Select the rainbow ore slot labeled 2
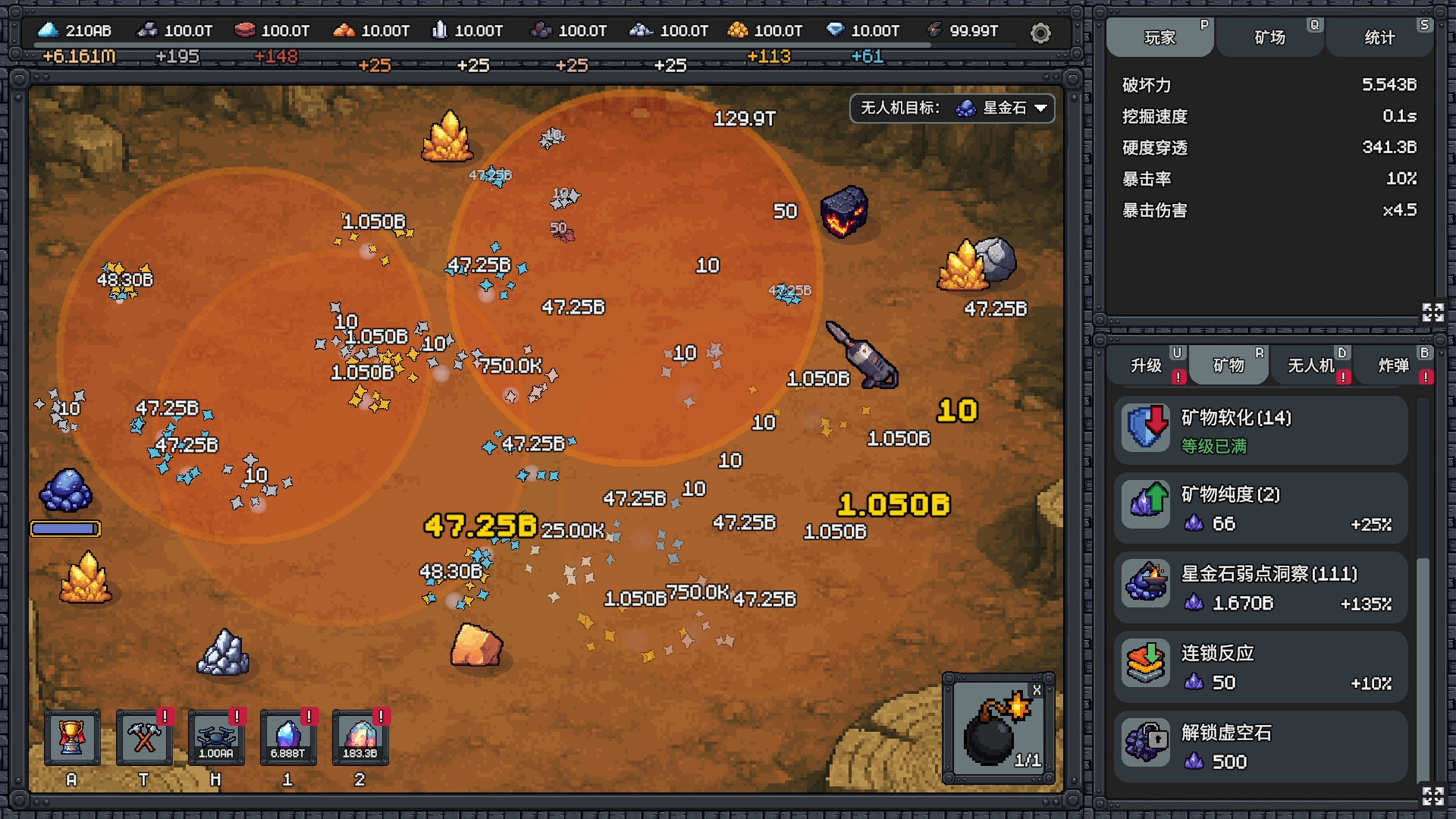The width and height of the screenshot is (1456, 819). tap(360, 736)
